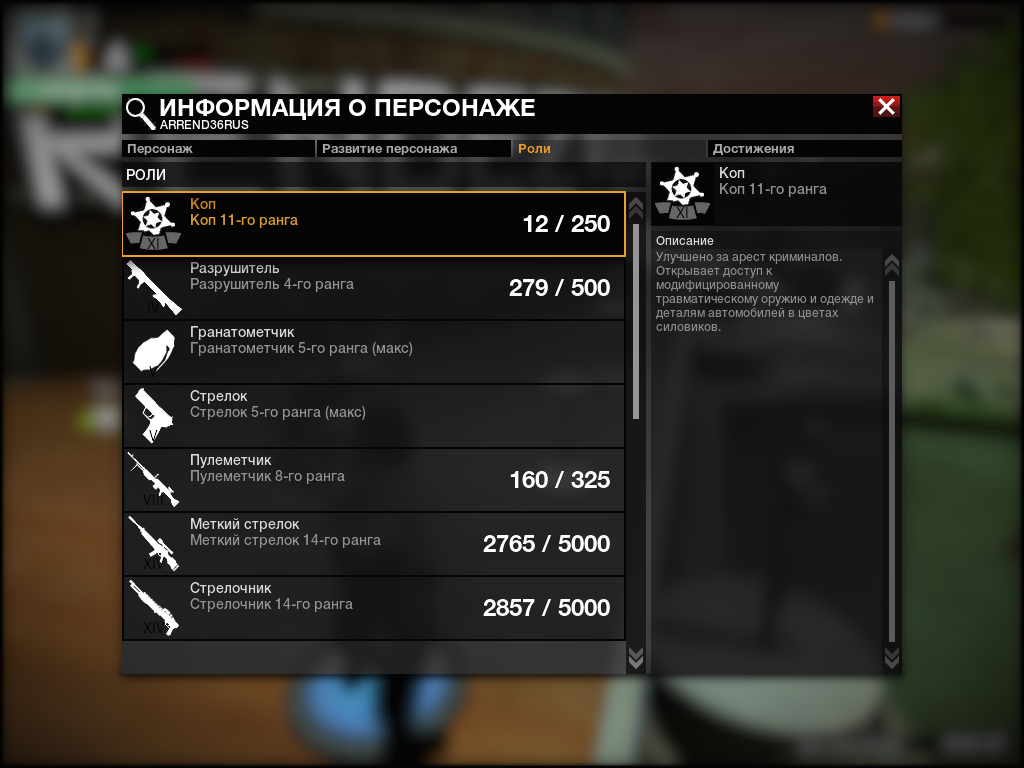Select the Пулеметчик role row
The image size is (1024, 768).
(x=373, y=480)
